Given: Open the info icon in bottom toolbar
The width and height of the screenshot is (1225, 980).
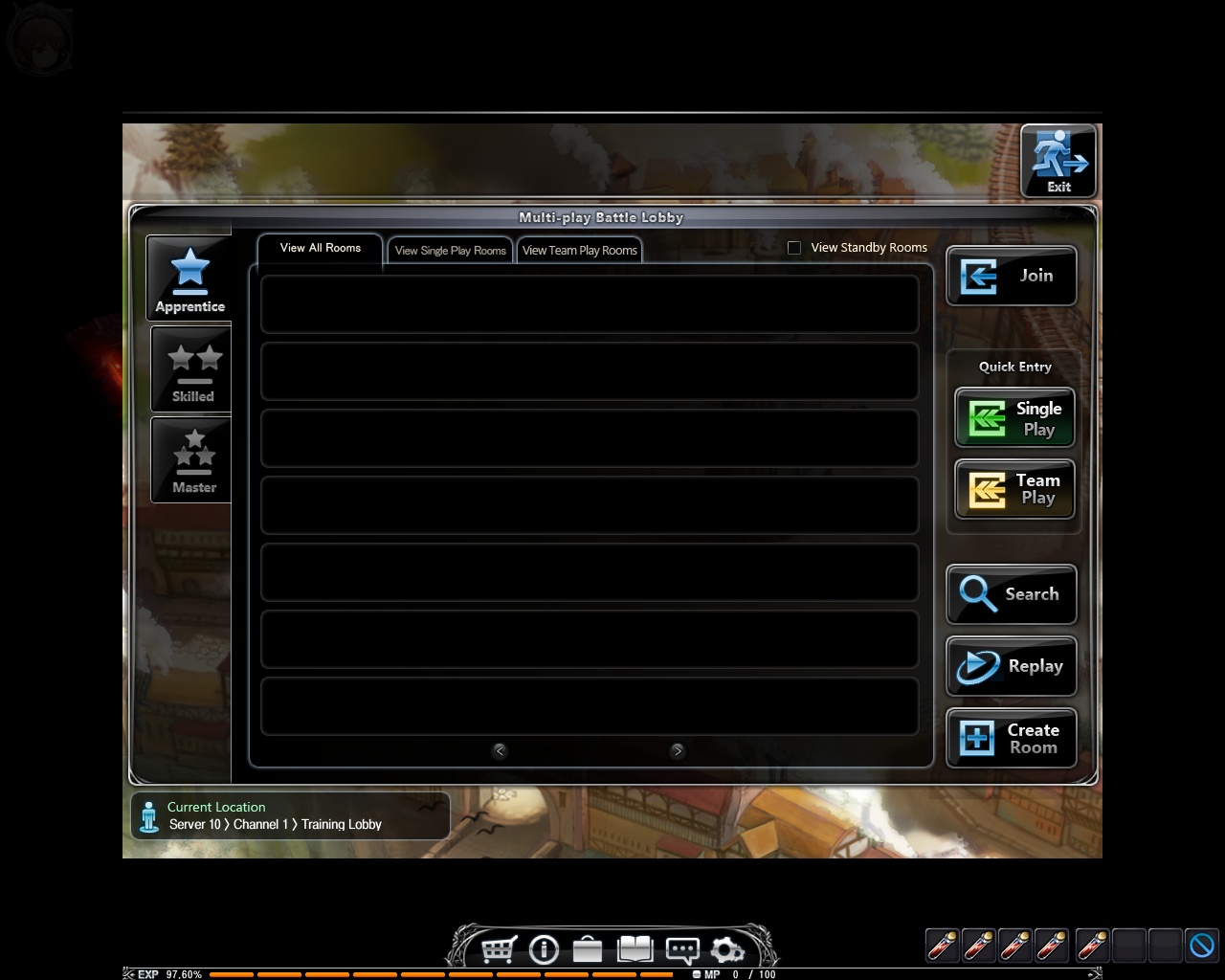Looking at the screenshot, I should pos(544,949).
